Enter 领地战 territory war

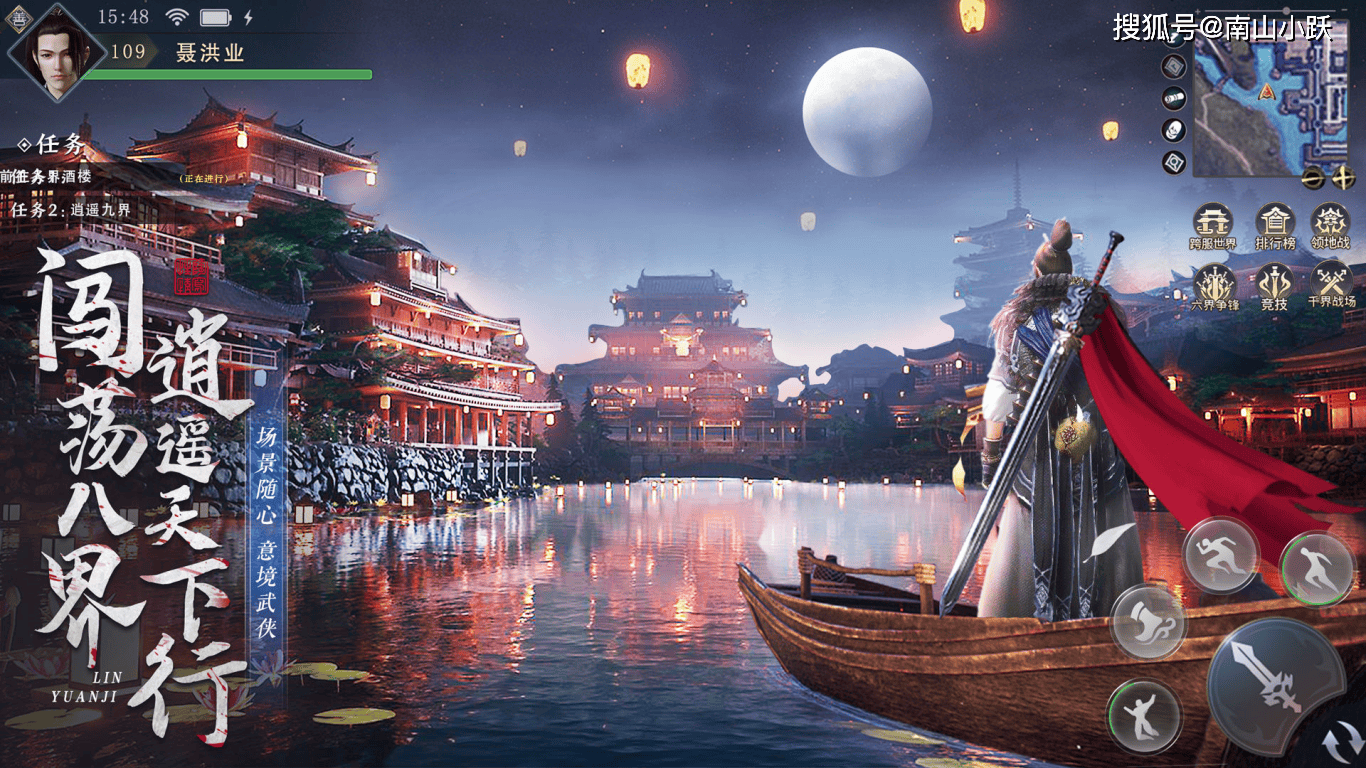(x=1330, y=223)
